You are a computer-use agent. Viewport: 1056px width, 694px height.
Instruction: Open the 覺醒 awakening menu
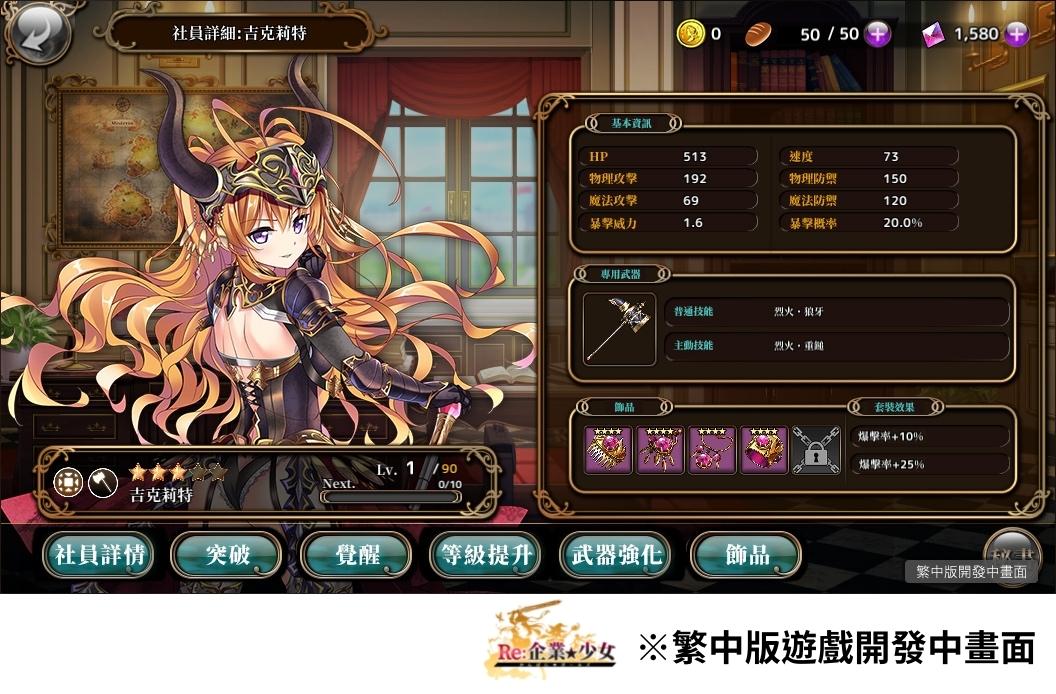tap(357, 555)
